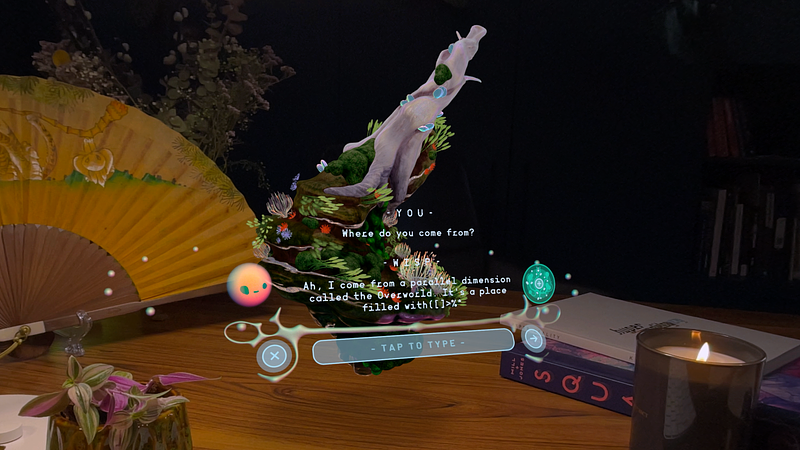Close the chat with the X button
The width and height of the screenshot is (800, 450).
[x=273, y=355]
